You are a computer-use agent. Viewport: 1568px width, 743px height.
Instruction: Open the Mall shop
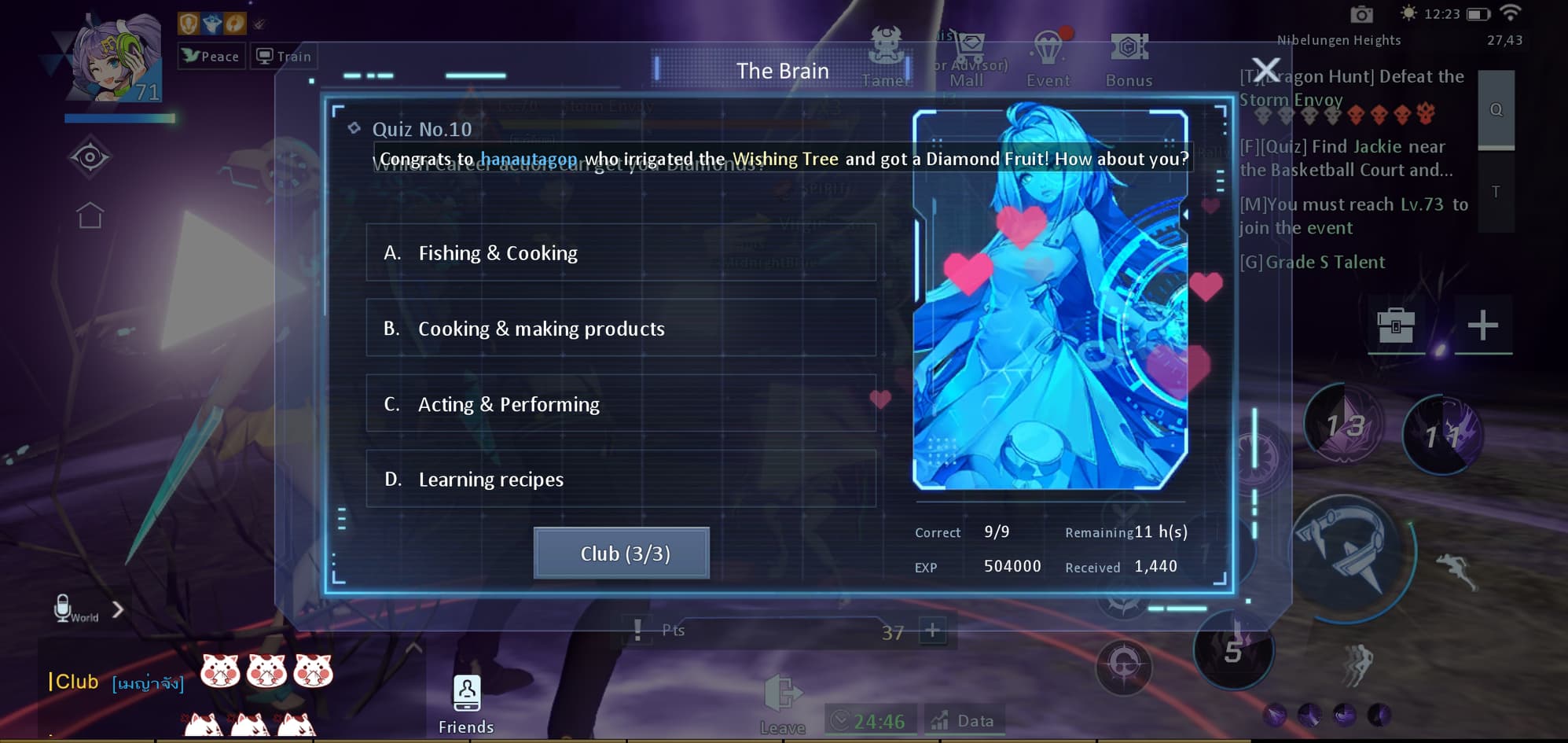coord(968,59)
